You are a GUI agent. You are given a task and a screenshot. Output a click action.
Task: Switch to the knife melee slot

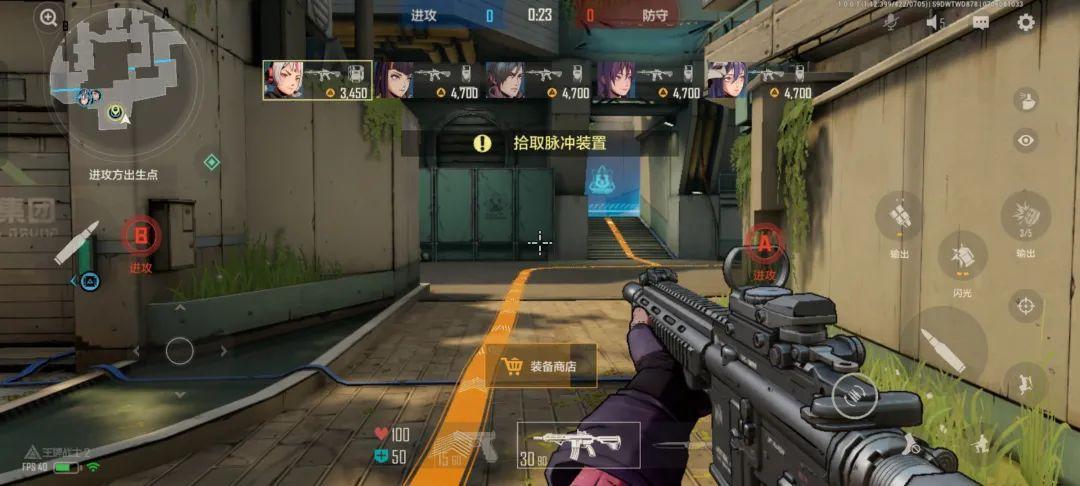[678, 446]
